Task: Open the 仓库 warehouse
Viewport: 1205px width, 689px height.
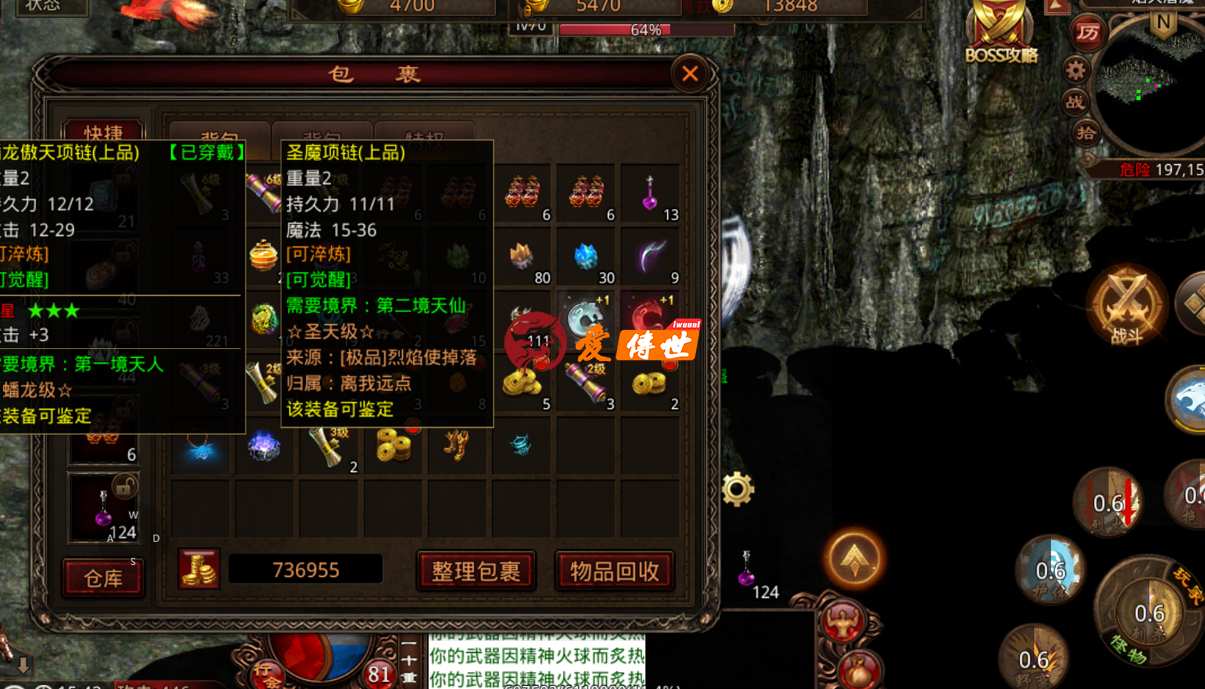Action: (x=103, y=577)
